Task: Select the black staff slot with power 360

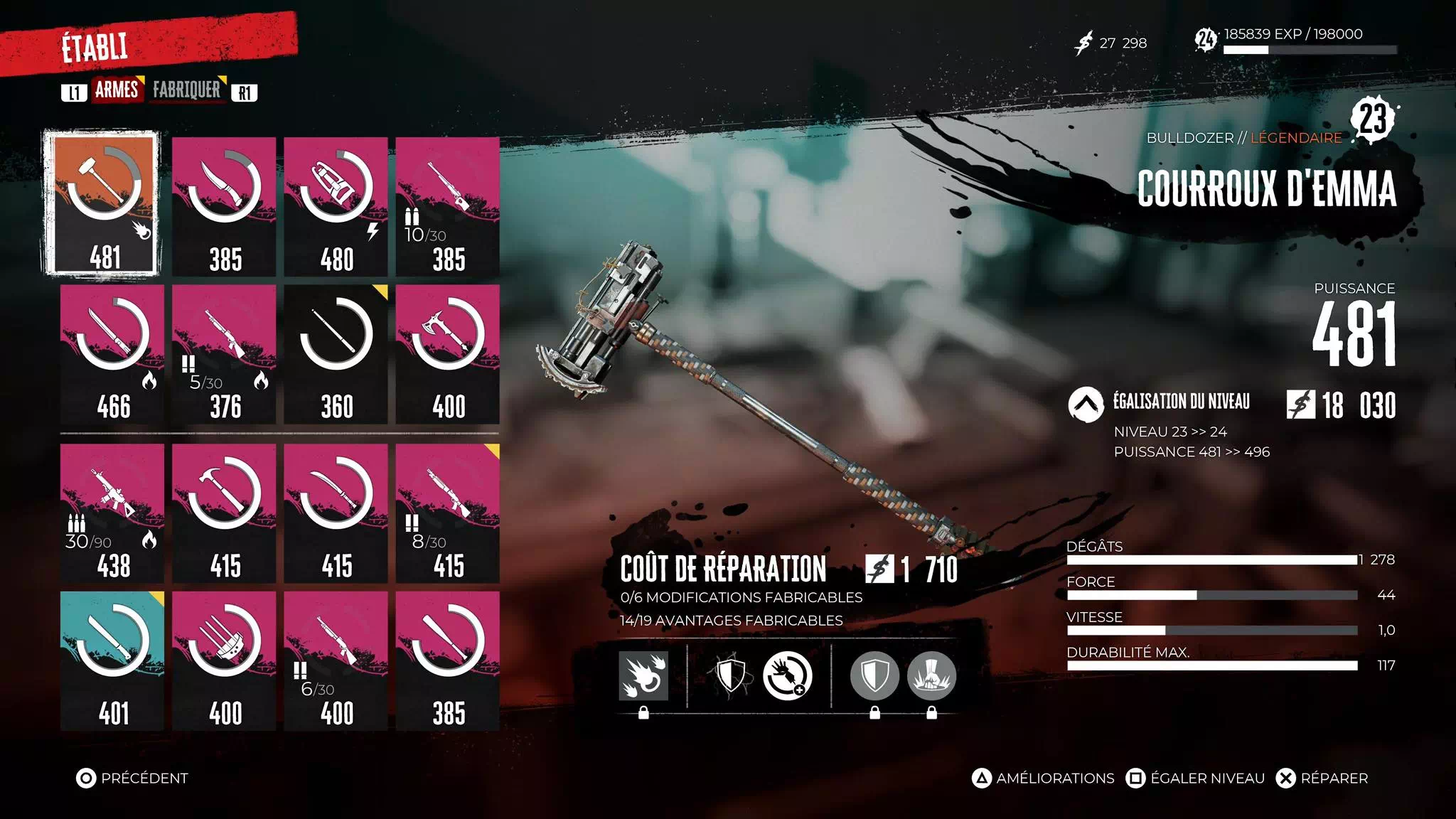Action: (336, 354)
